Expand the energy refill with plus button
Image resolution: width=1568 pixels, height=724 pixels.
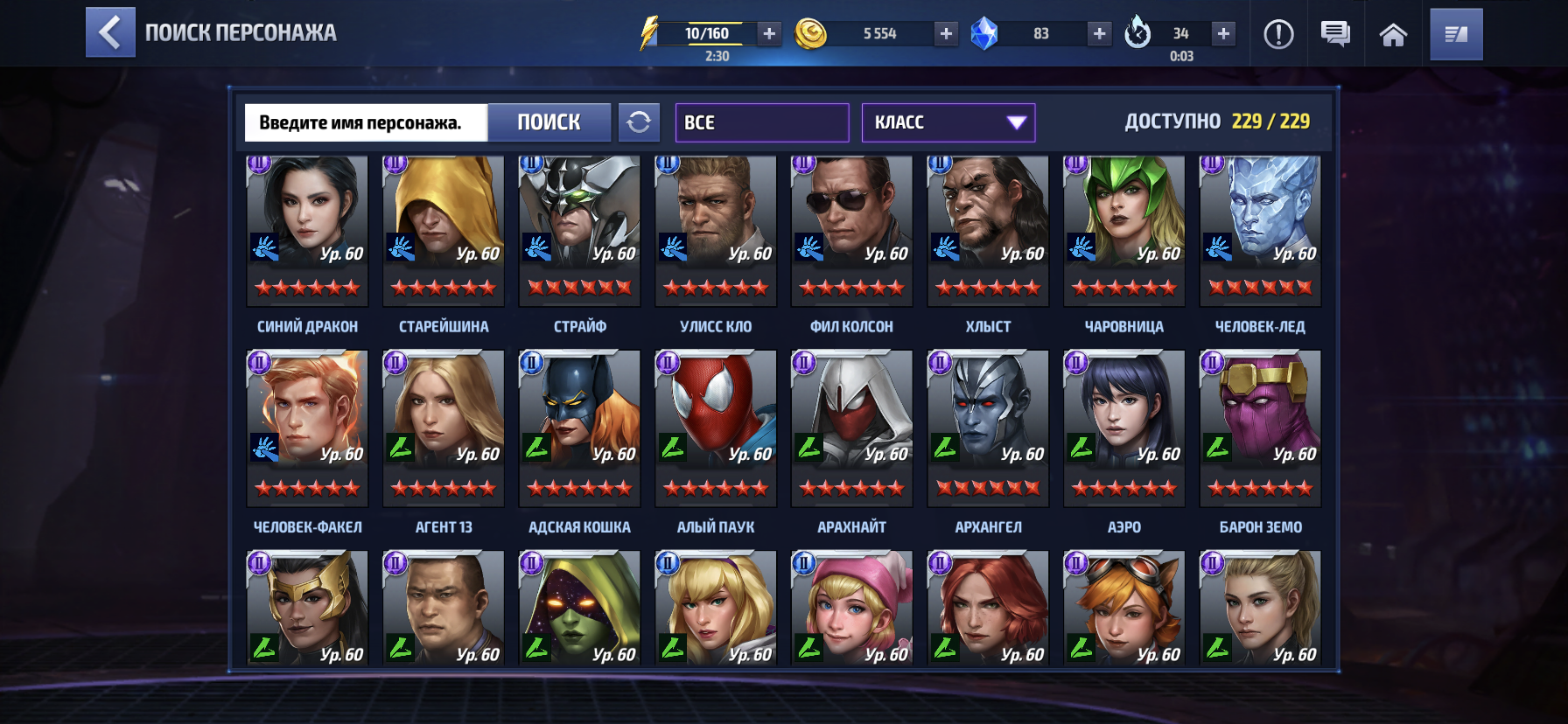click(x=768, y=36)
